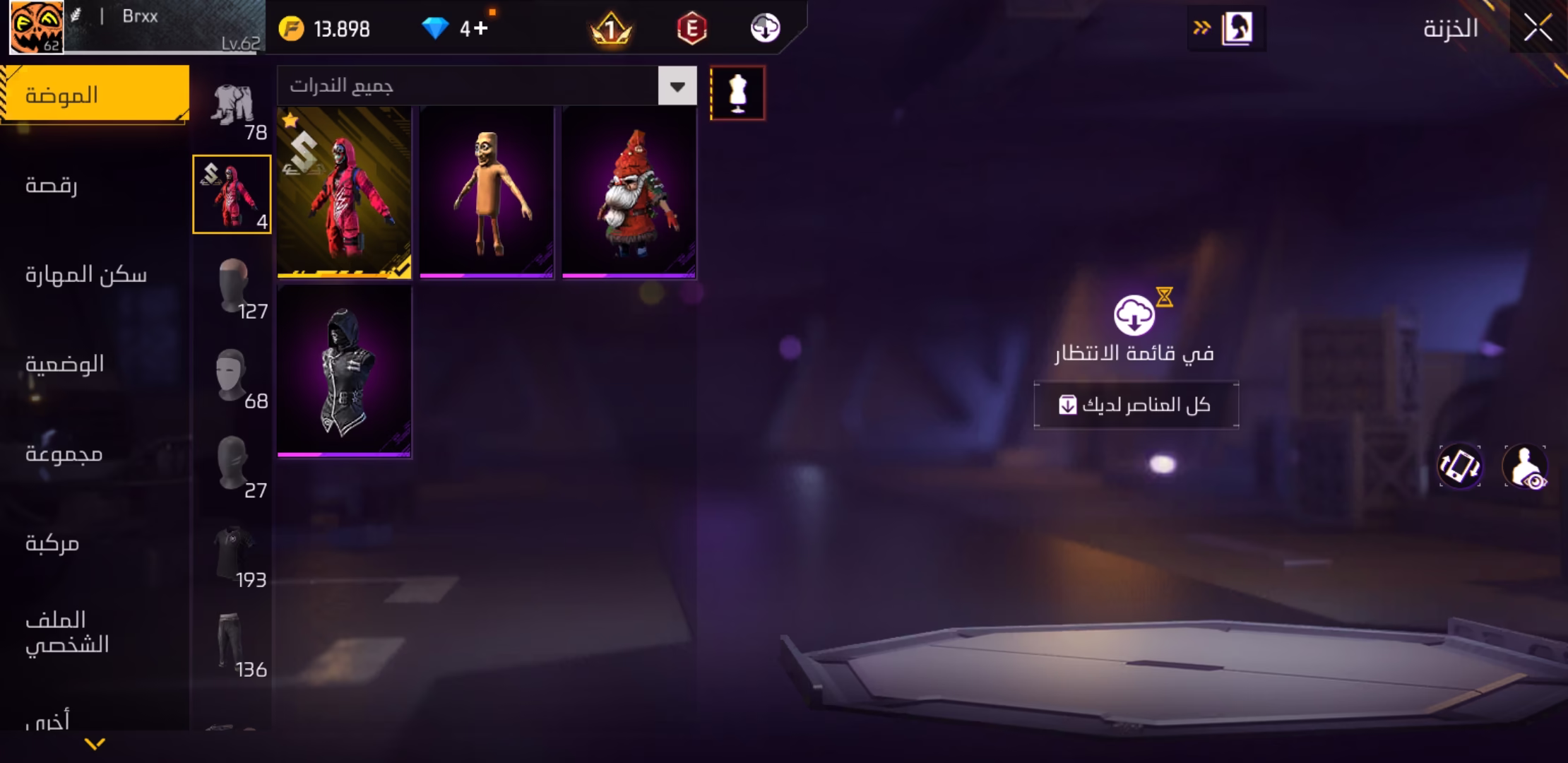
Task: Select the black hooded vest outfit
Action: coord(344,371)
